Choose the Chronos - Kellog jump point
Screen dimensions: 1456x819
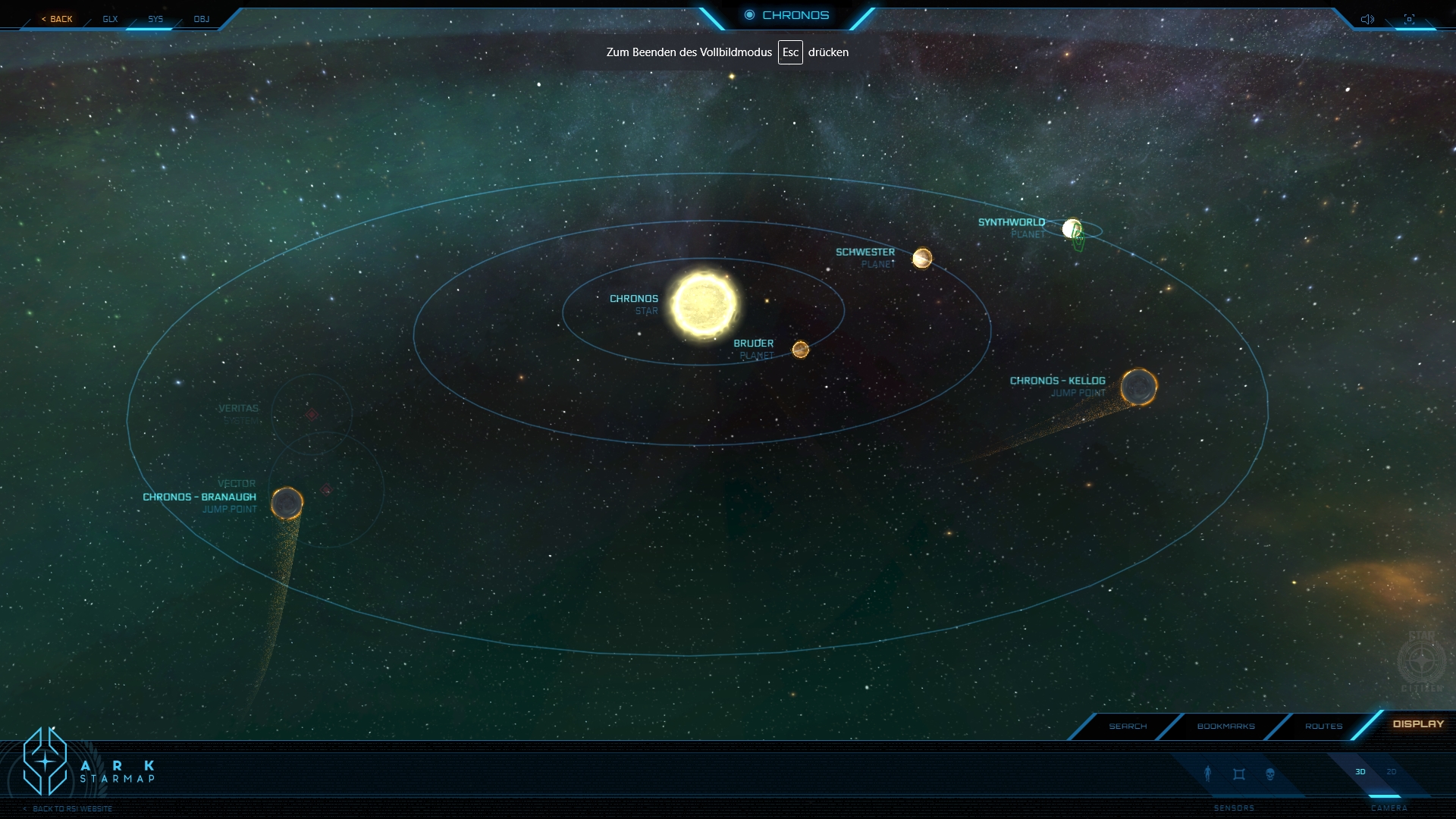[x=1138, y=387]
